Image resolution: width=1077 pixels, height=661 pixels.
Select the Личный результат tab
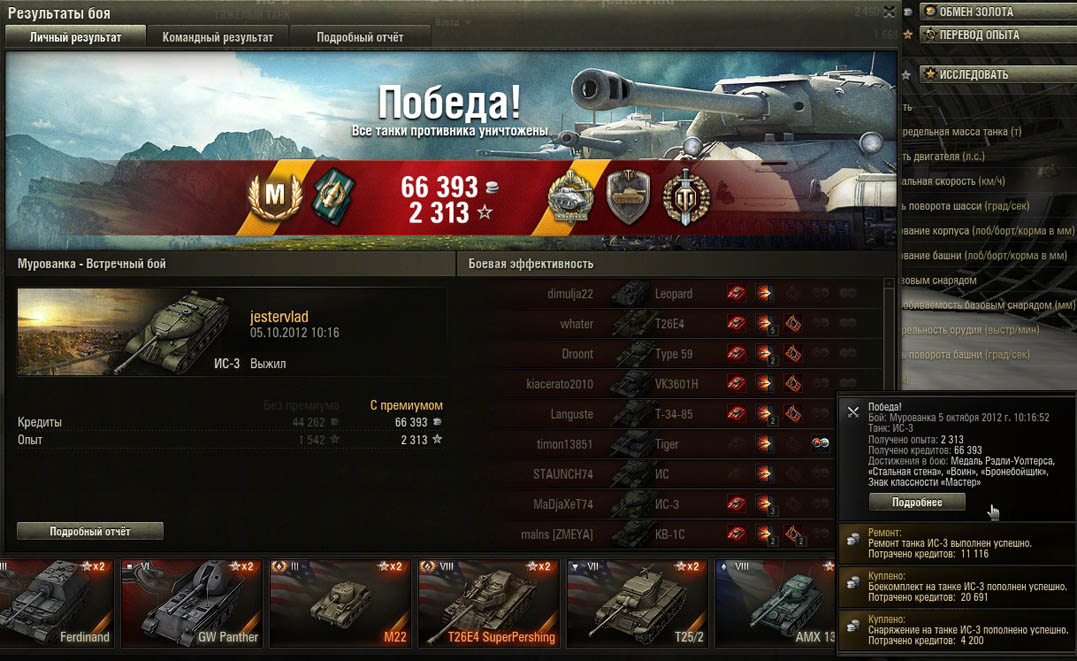click(x=75, y=37)
